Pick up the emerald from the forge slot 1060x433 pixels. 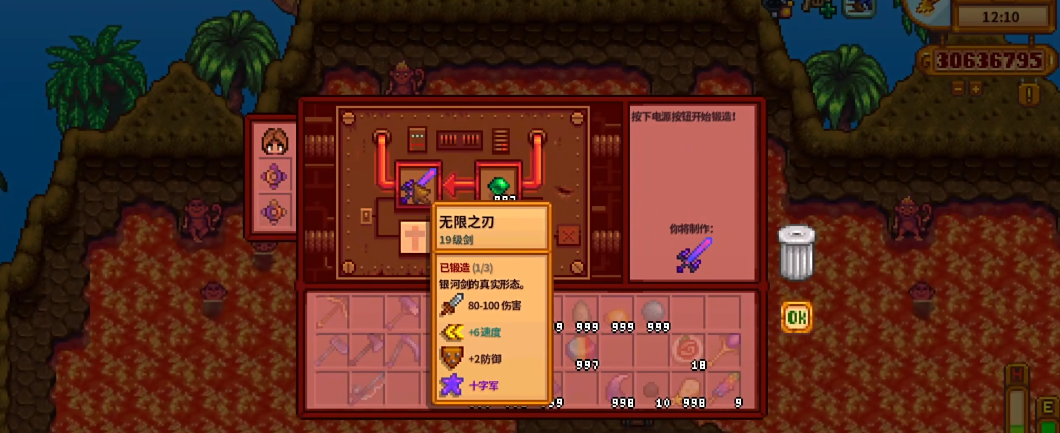[x=497, y=184]
